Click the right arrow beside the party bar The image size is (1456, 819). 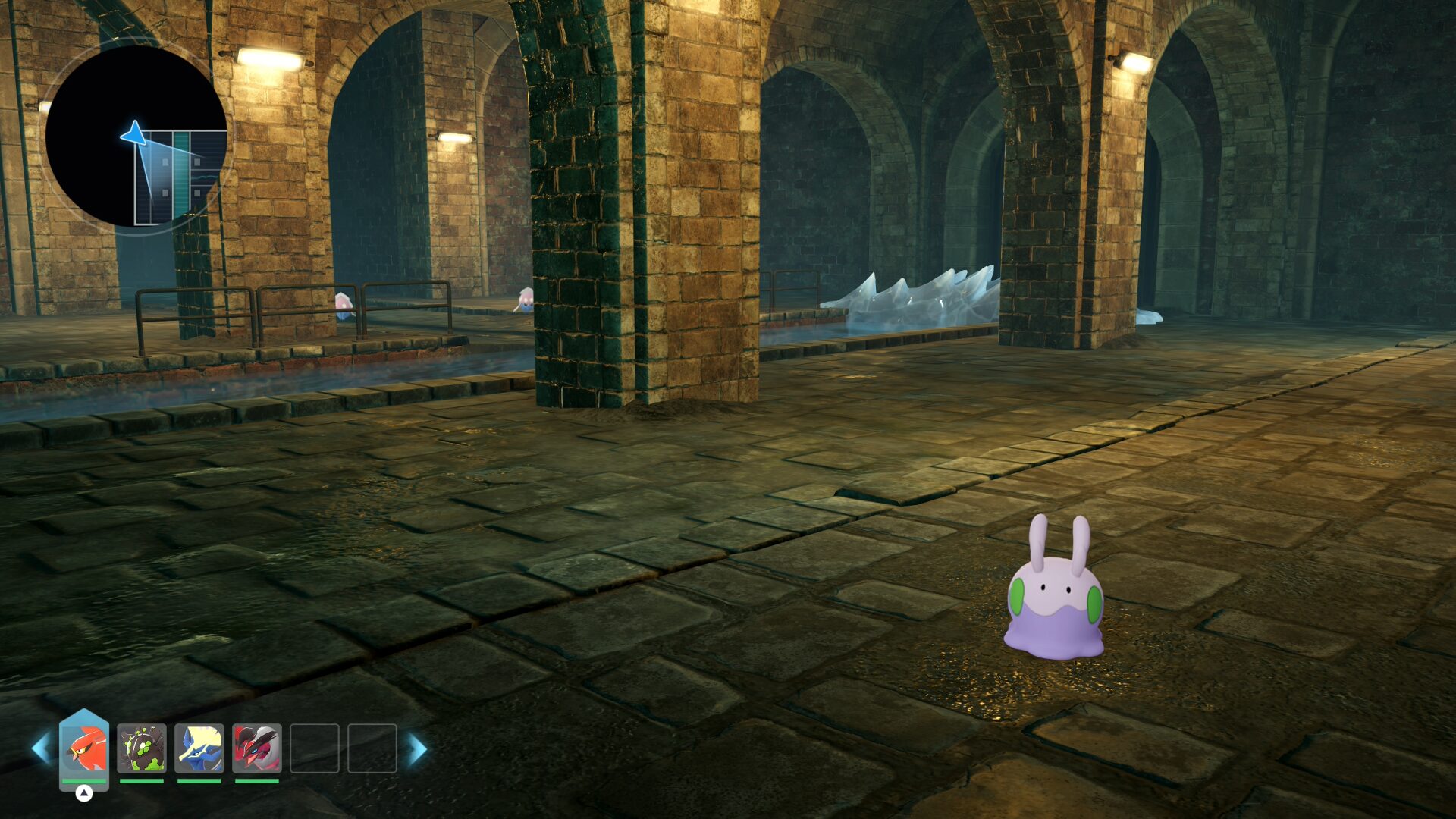point(418,748)
